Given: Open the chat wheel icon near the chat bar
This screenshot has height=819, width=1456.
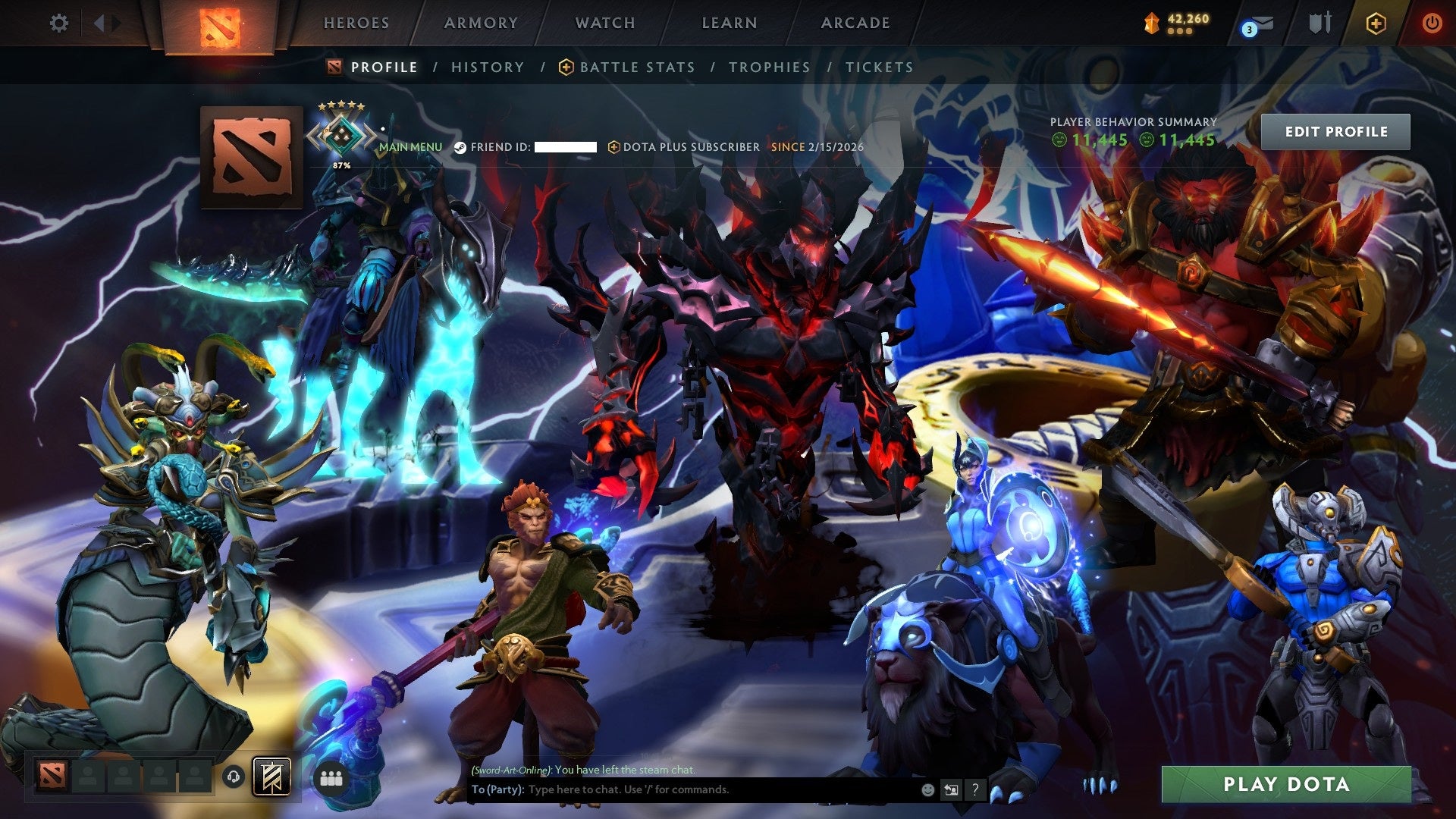Looking at the screenshot, I should 952,790.
